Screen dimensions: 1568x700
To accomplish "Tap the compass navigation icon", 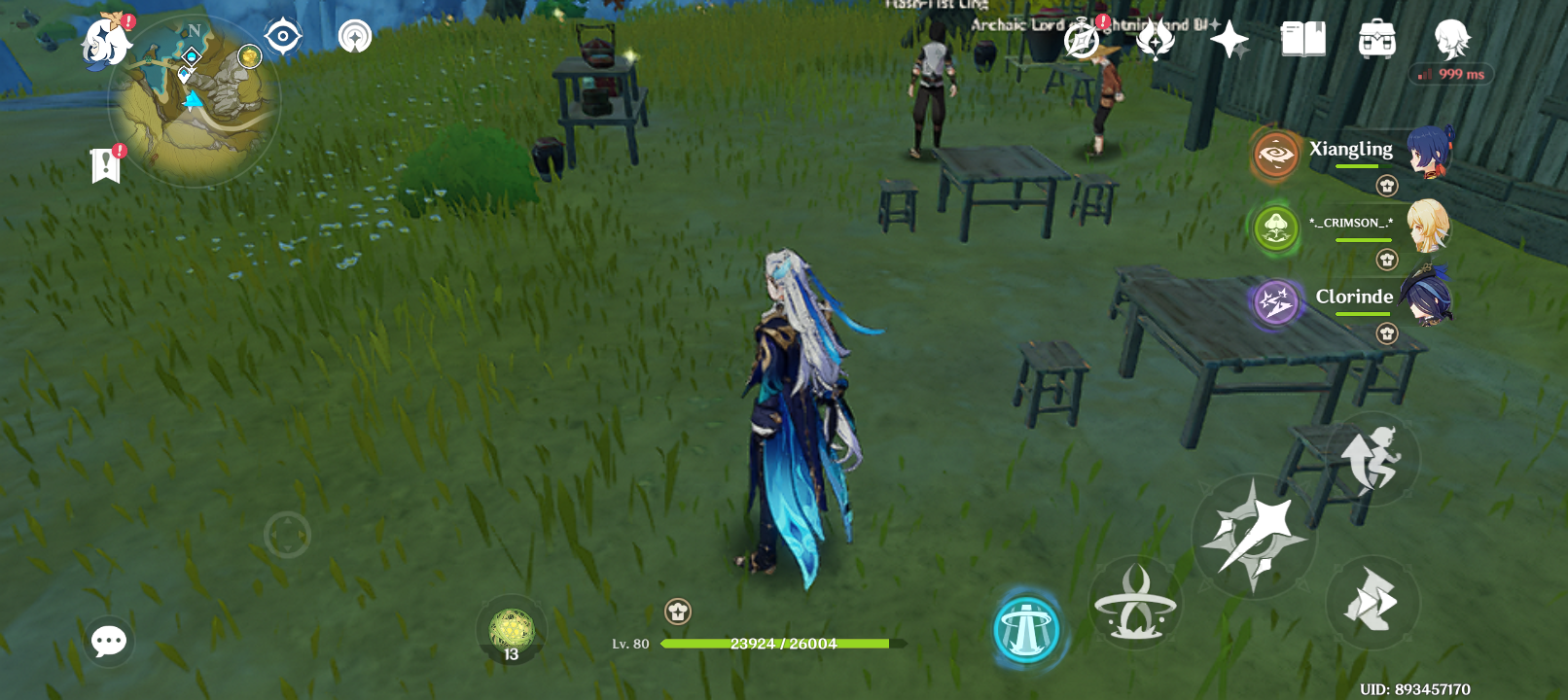I will pyautogui.click(x=285, y=37).
